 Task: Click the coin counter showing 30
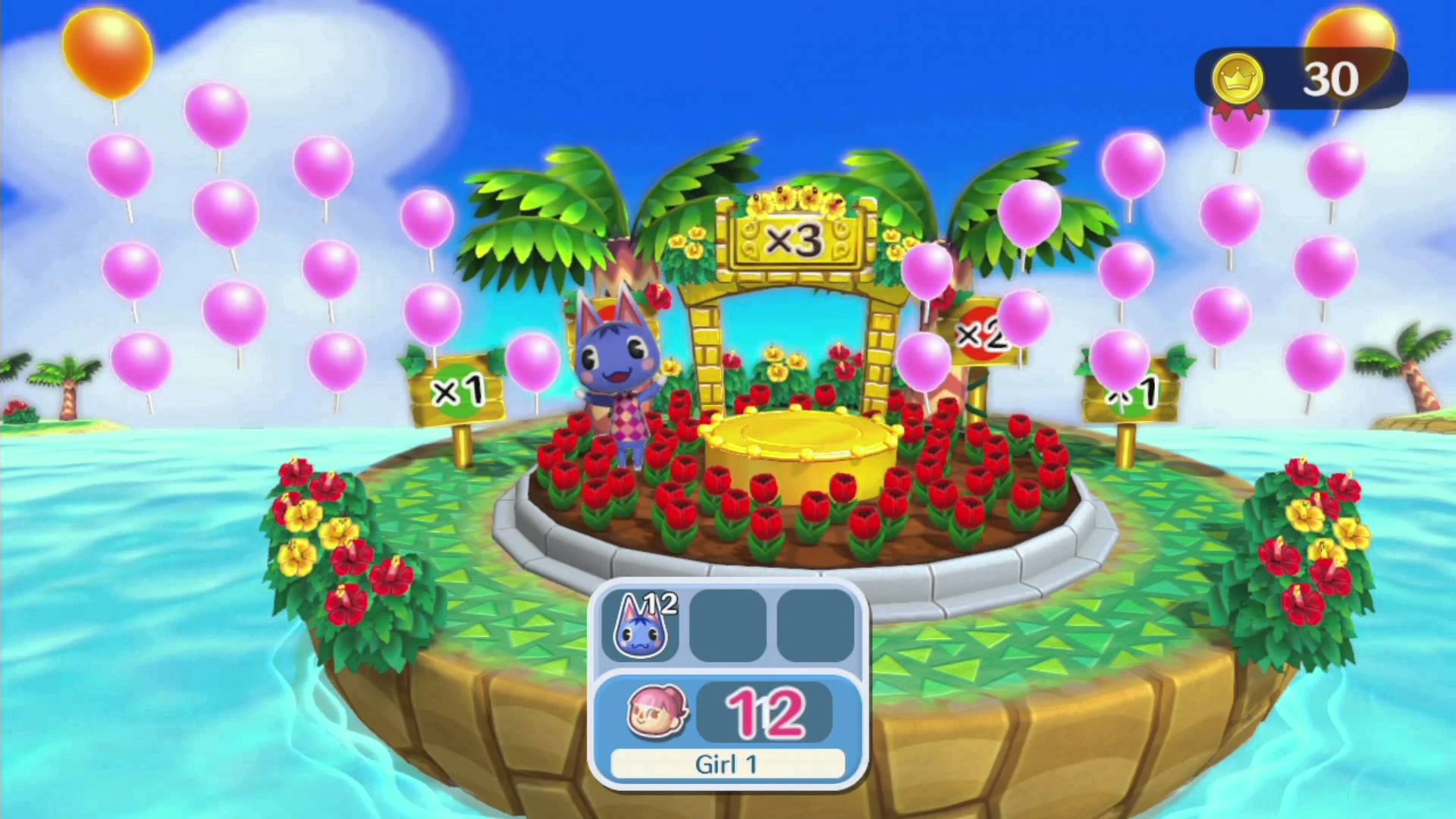[x=1331, y=78]
